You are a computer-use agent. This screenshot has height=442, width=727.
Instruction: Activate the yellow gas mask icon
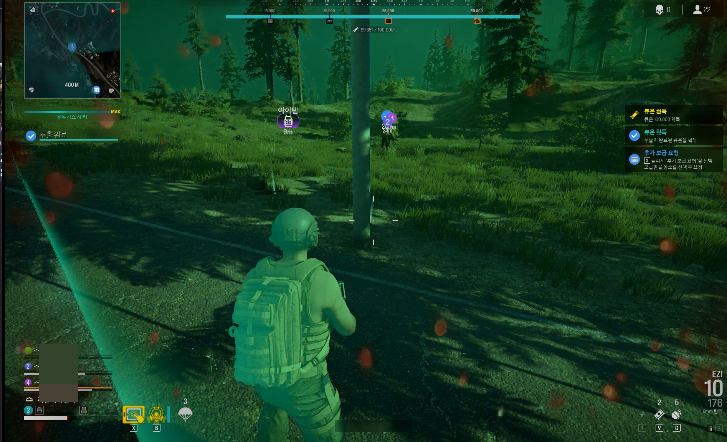tap(157, 413)
